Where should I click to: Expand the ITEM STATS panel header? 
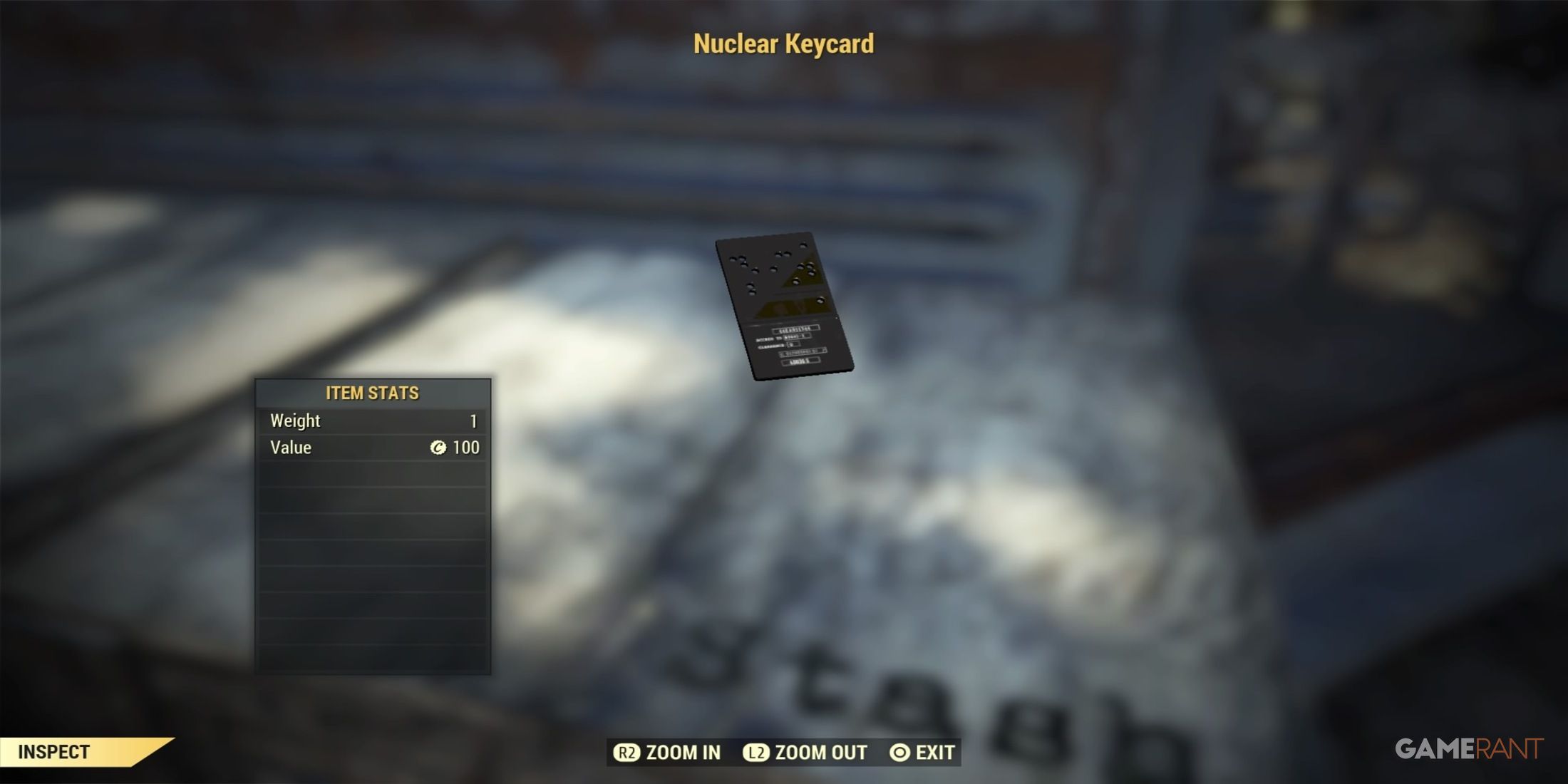374,393
